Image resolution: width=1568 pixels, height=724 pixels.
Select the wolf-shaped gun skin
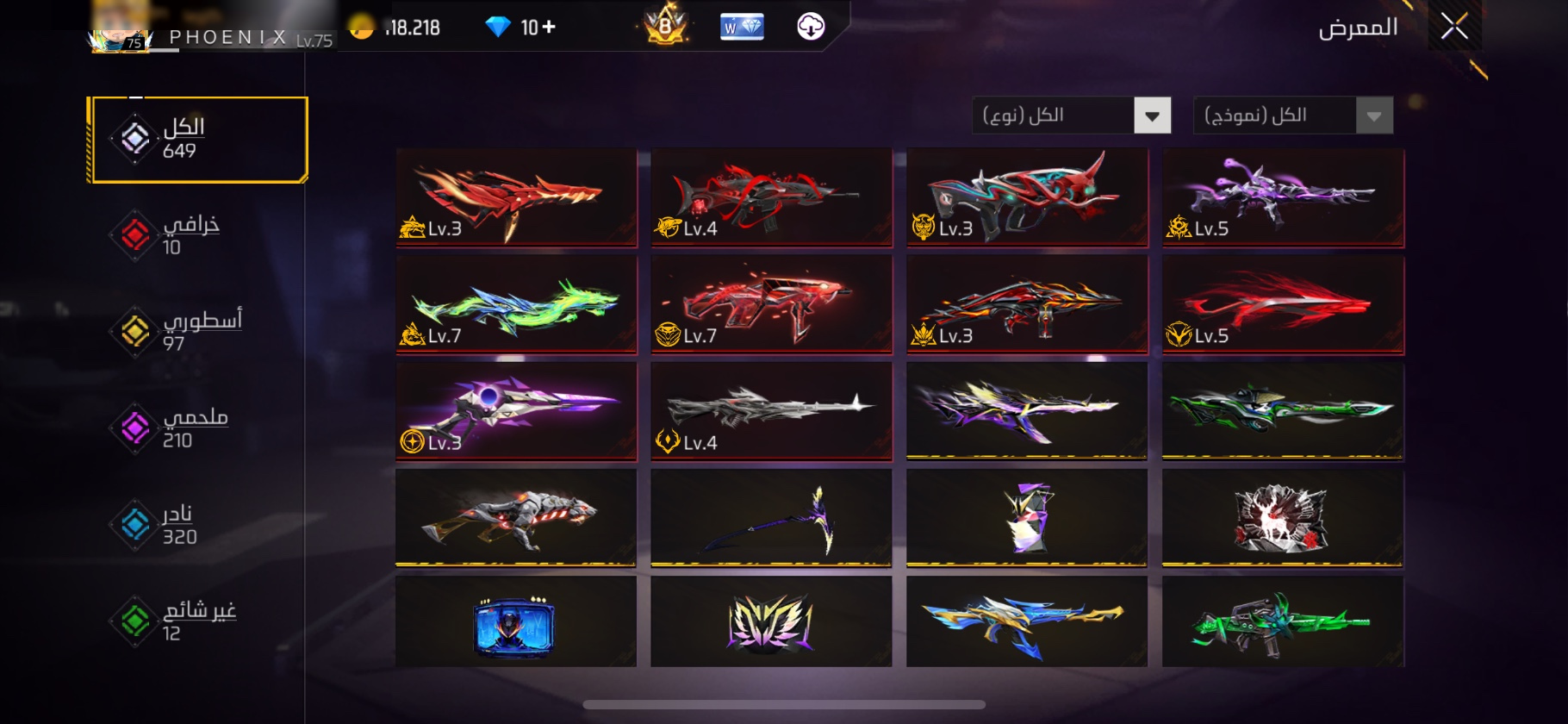tap(516, 518)
